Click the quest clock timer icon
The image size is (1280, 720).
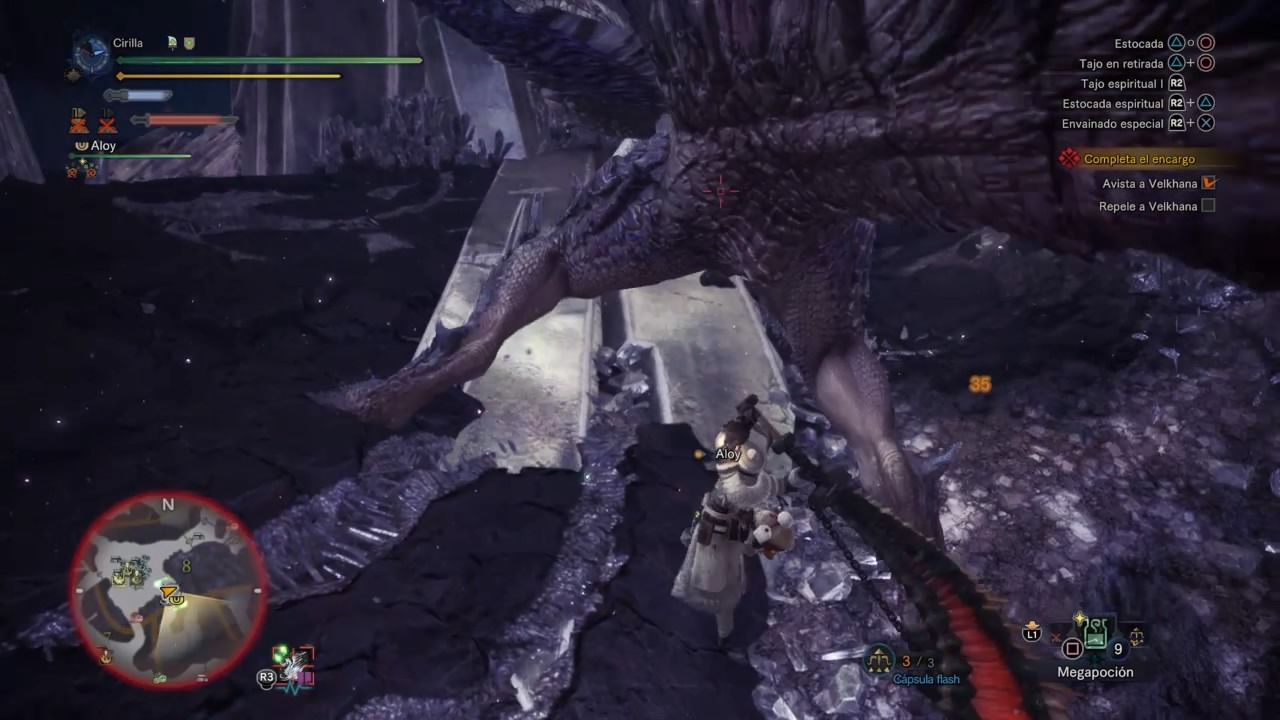[x=92, y=55]
